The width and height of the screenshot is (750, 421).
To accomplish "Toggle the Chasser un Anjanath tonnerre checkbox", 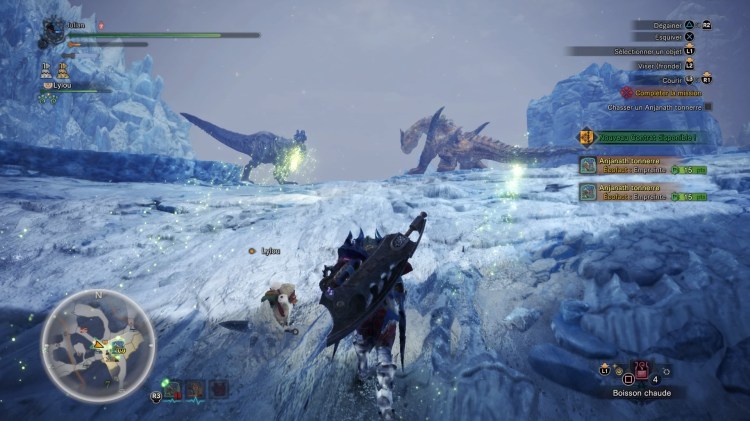I will (x=708, y=106).
